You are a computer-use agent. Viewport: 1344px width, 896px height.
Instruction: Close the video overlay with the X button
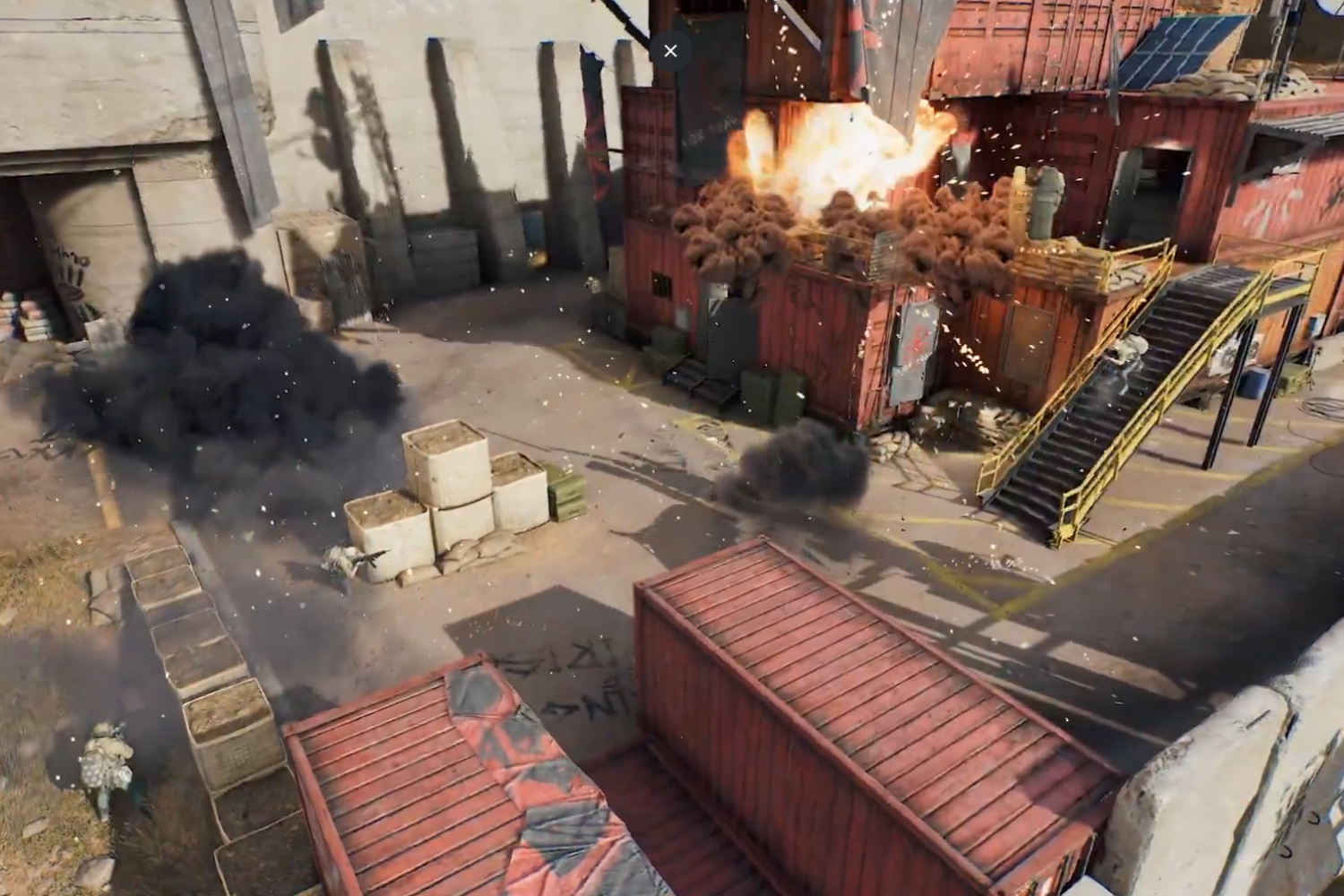pyautogui.click(x=670, y=51)
